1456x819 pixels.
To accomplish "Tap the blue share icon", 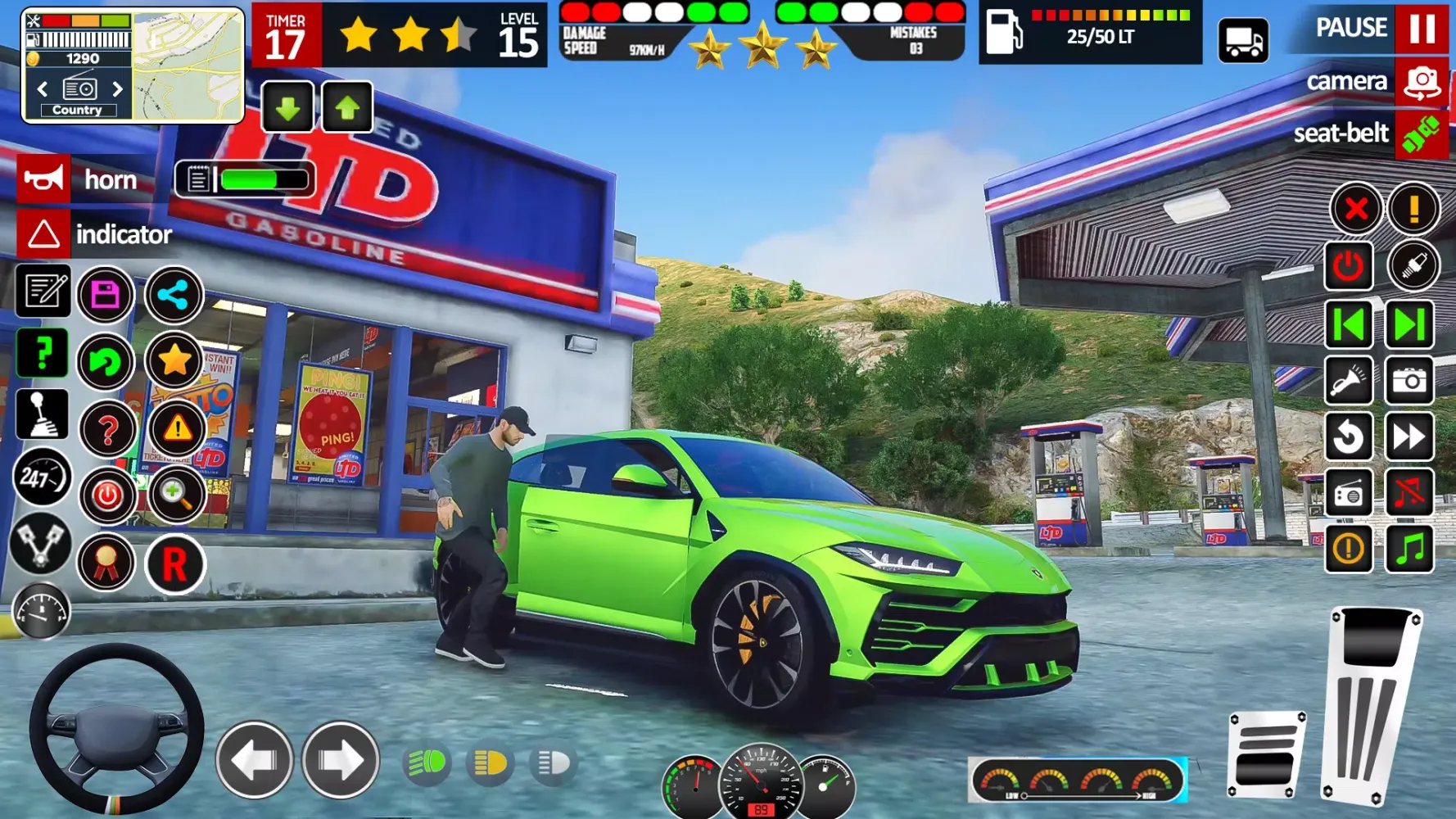I will pos(174,295).
